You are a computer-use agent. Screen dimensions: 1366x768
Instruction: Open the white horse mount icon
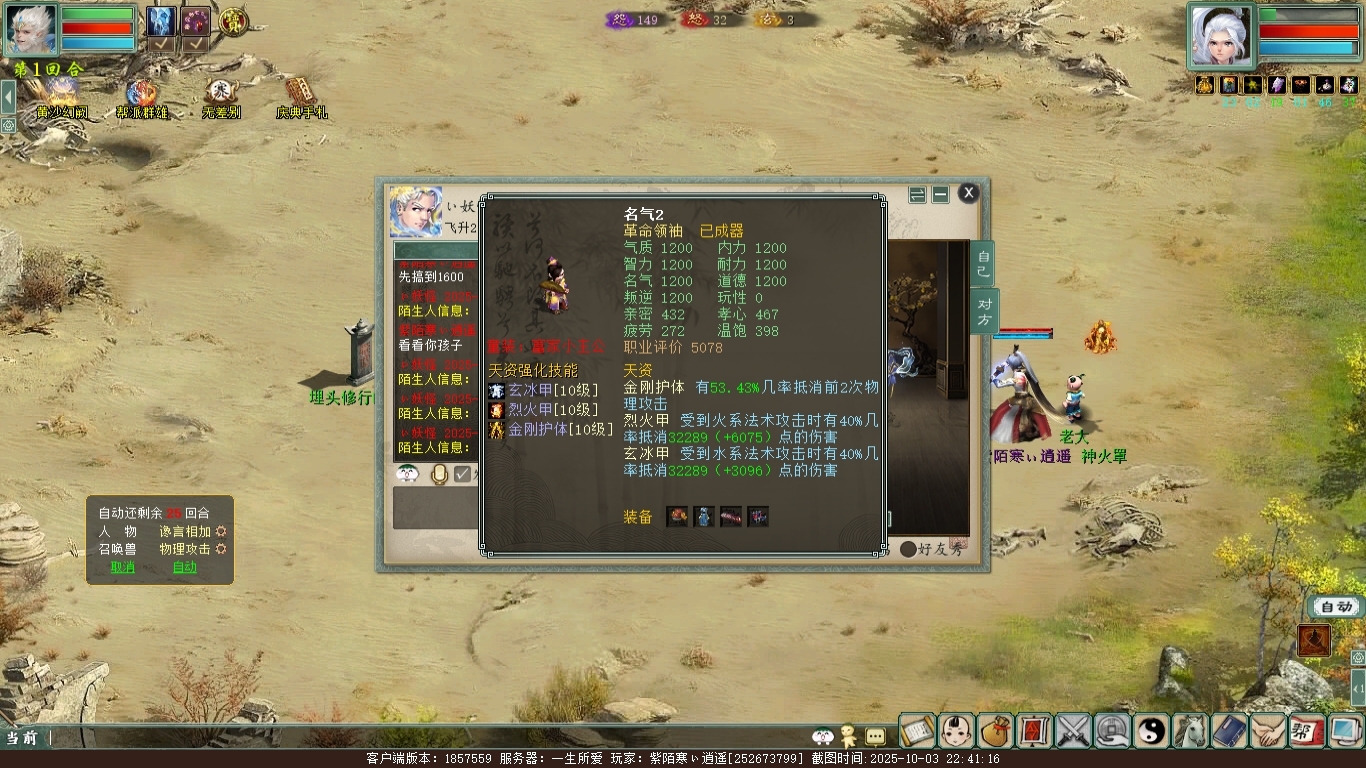1191,731
